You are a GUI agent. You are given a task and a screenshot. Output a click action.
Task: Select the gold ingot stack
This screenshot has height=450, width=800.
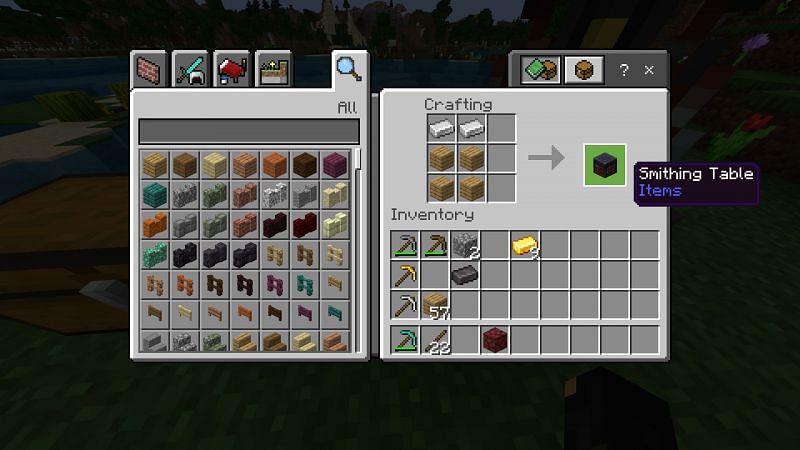tap(526, 245)
